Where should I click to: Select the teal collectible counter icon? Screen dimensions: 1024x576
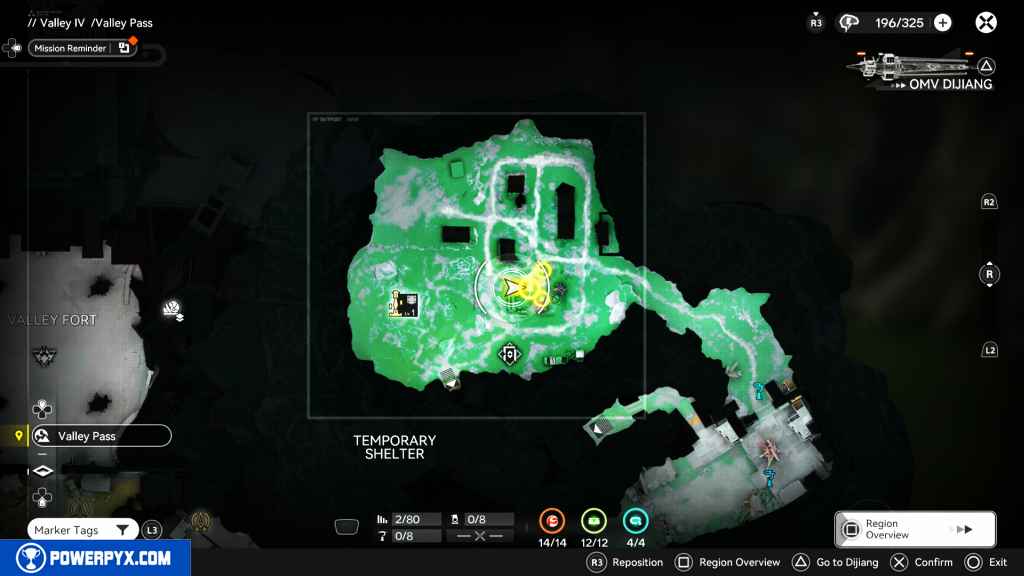tap(636, 521)
